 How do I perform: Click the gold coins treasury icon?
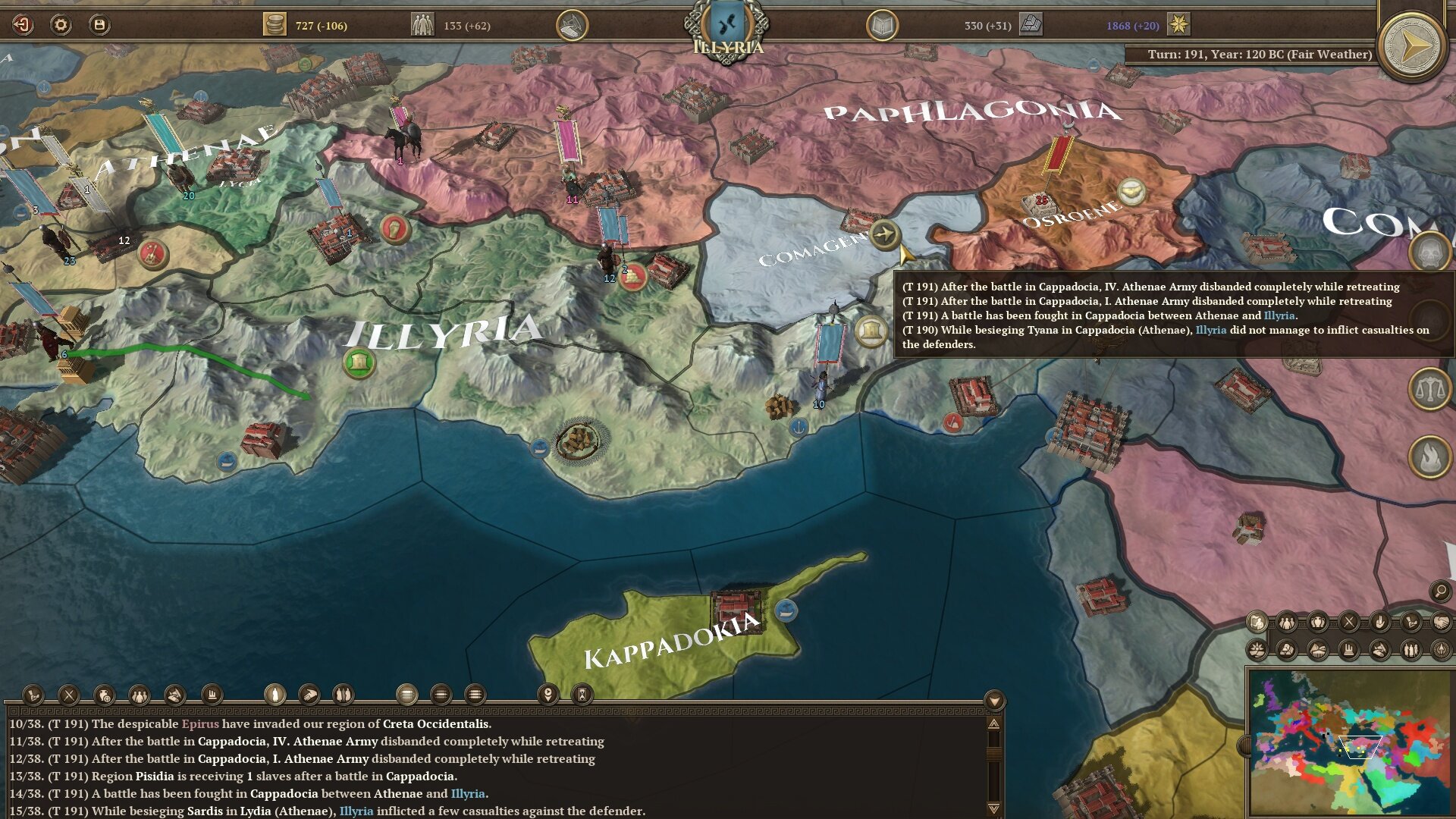274,25
